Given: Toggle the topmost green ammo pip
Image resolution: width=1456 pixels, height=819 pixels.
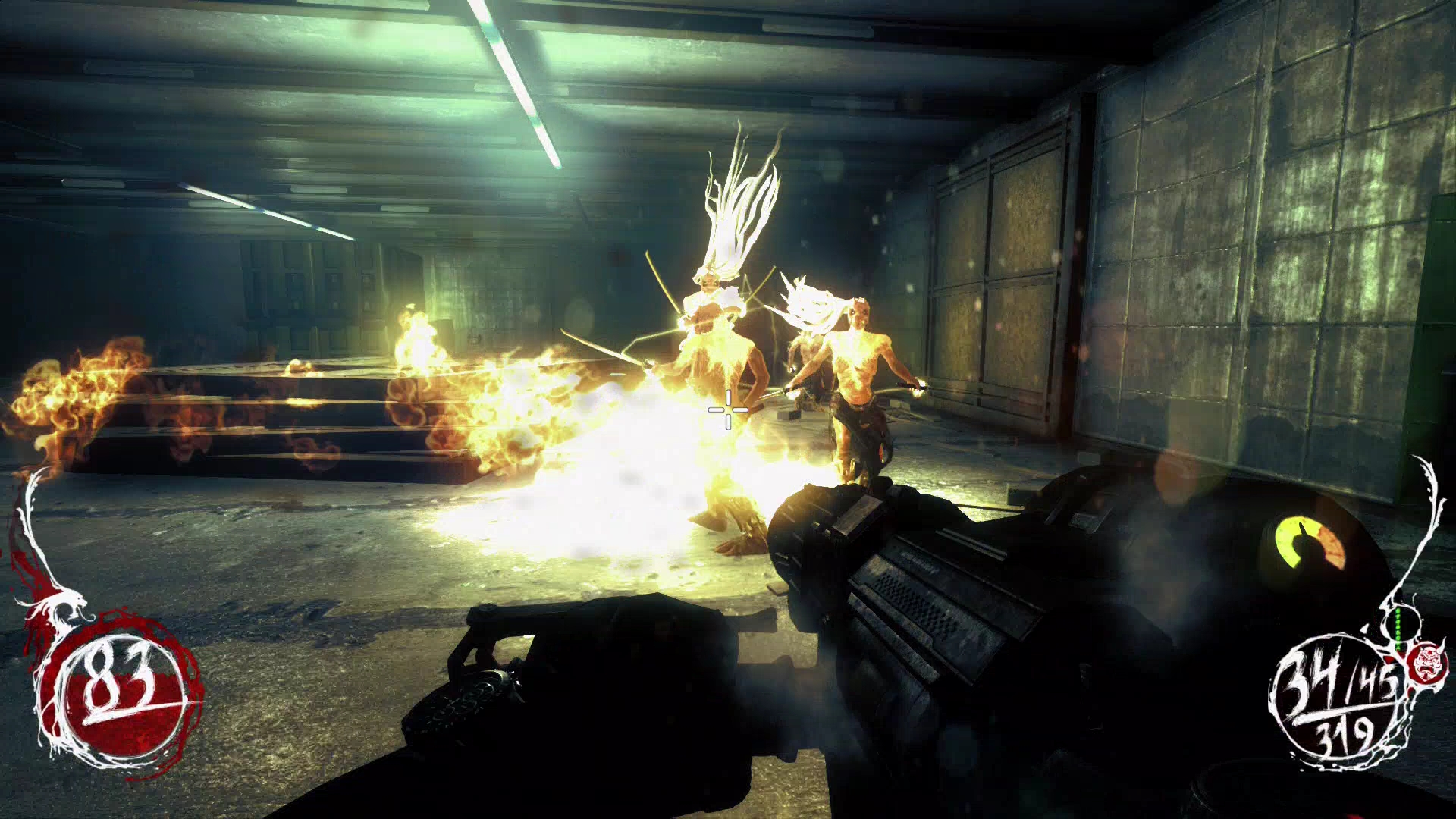Looking at the screenshot, I should tap(1398, 611).
